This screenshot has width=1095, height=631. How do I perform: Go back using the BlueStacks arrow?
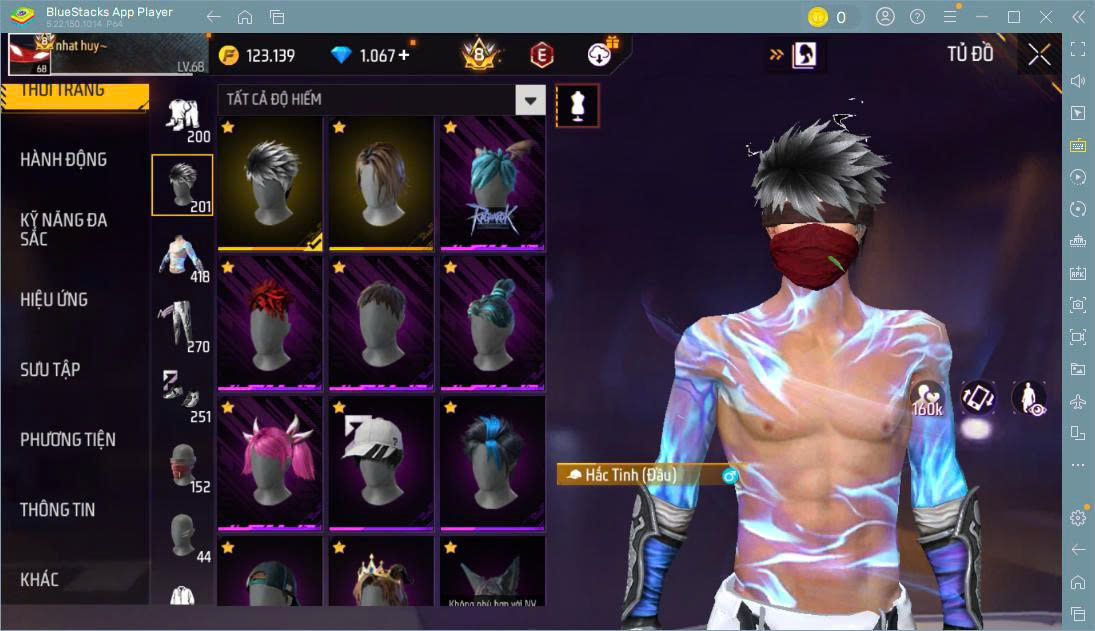(x=213, y=17)
